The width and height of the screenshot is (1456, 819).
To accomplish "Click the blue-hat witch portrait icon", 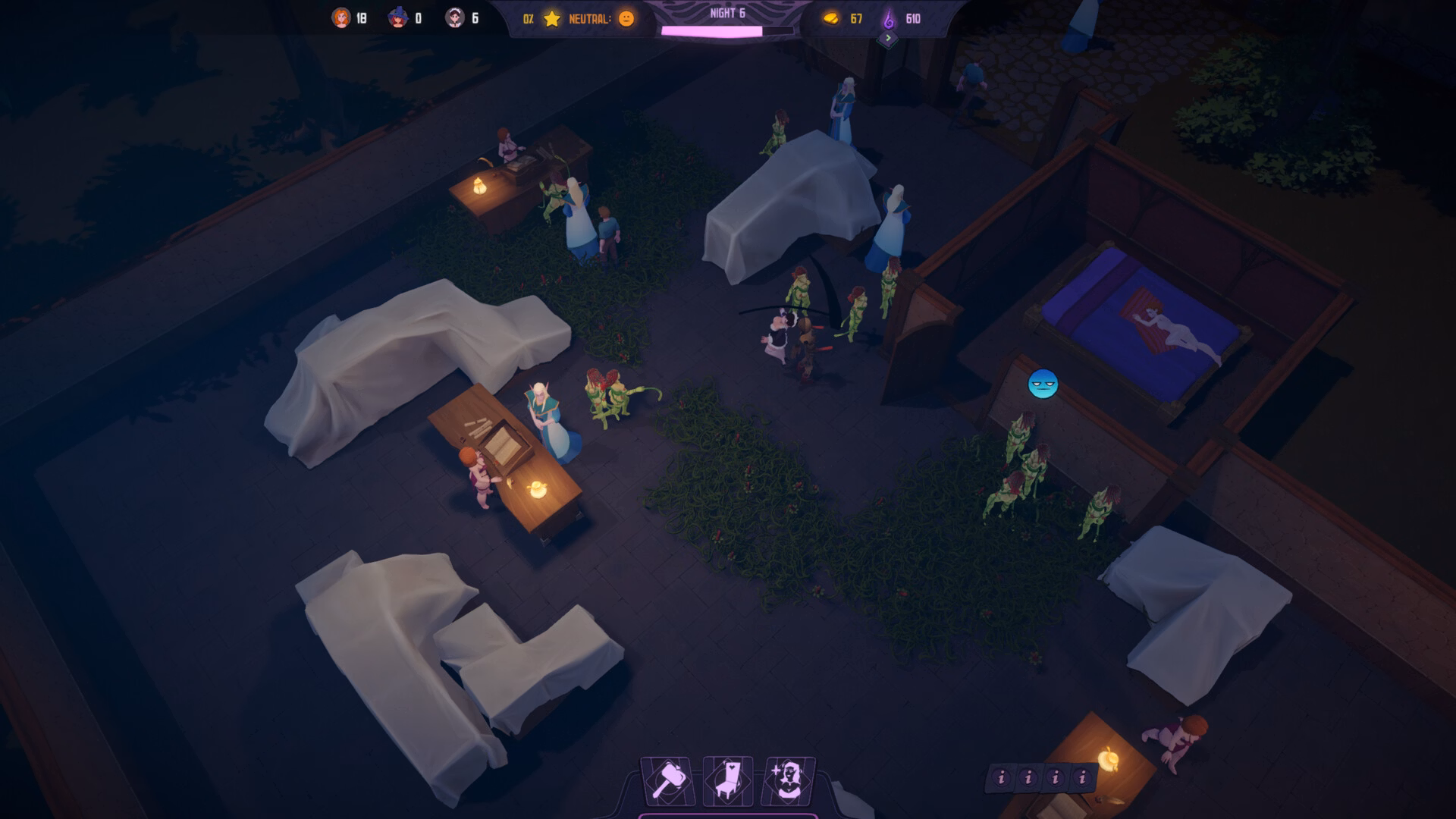I will pyautogui.click(x=397, y=18).
